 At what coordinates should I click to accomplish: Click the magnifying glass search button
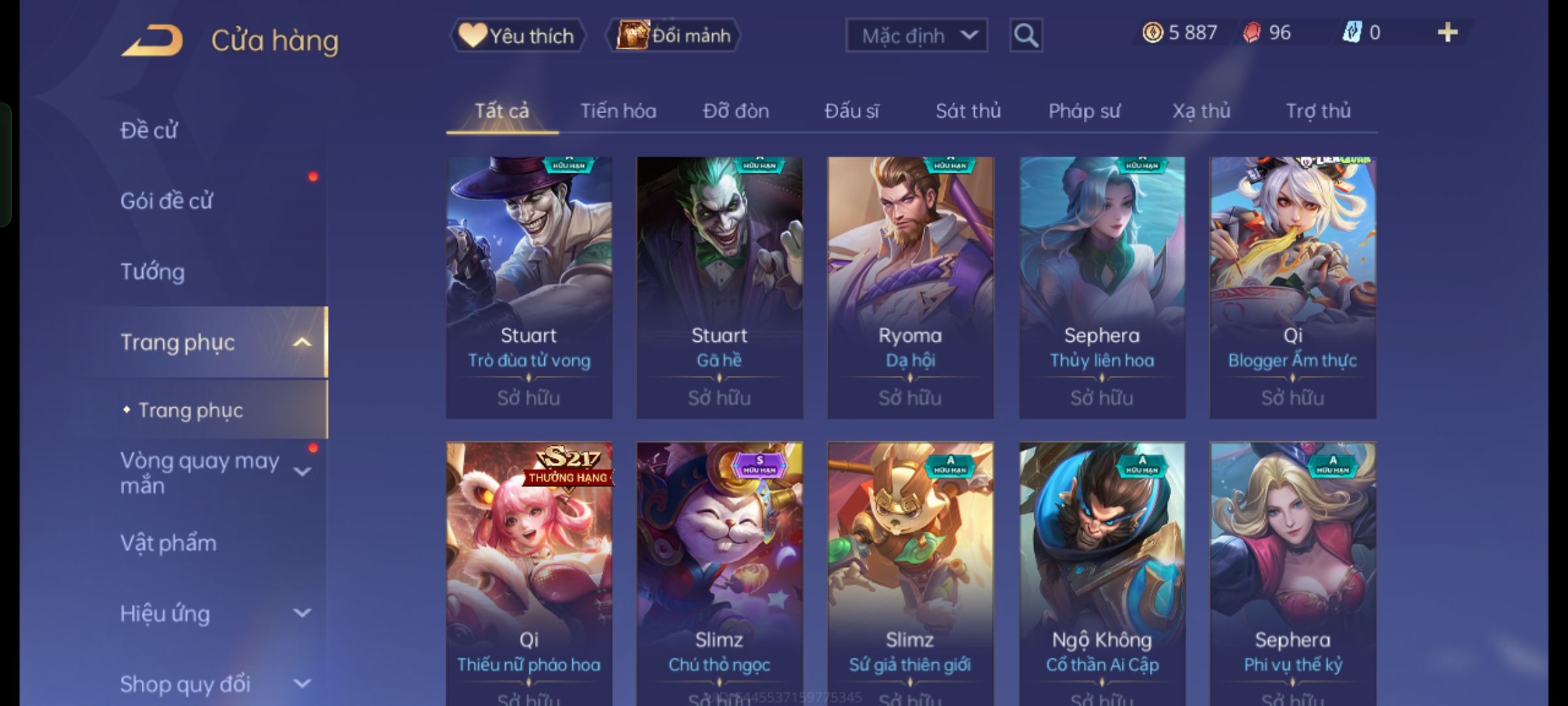[x=1026, y=35]
